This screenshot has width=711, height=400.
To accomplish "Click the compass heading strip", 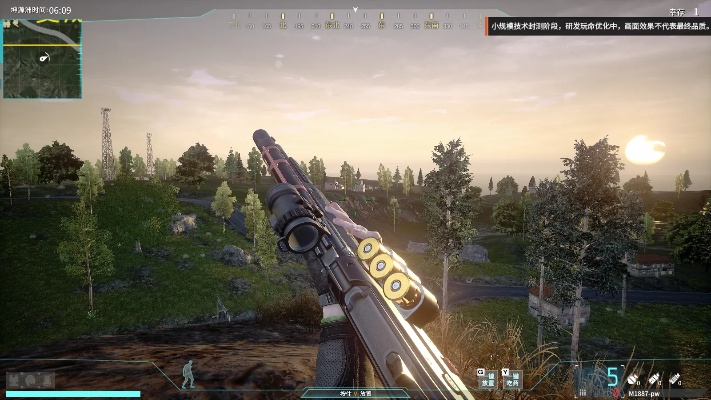I will (355, 19).
